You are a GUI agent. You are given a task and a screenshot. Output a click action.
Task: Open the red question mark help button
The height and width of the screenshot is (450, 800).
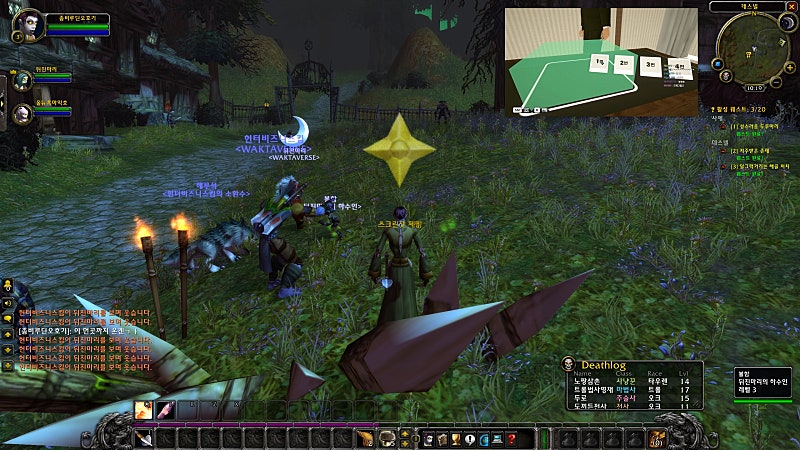511,438
